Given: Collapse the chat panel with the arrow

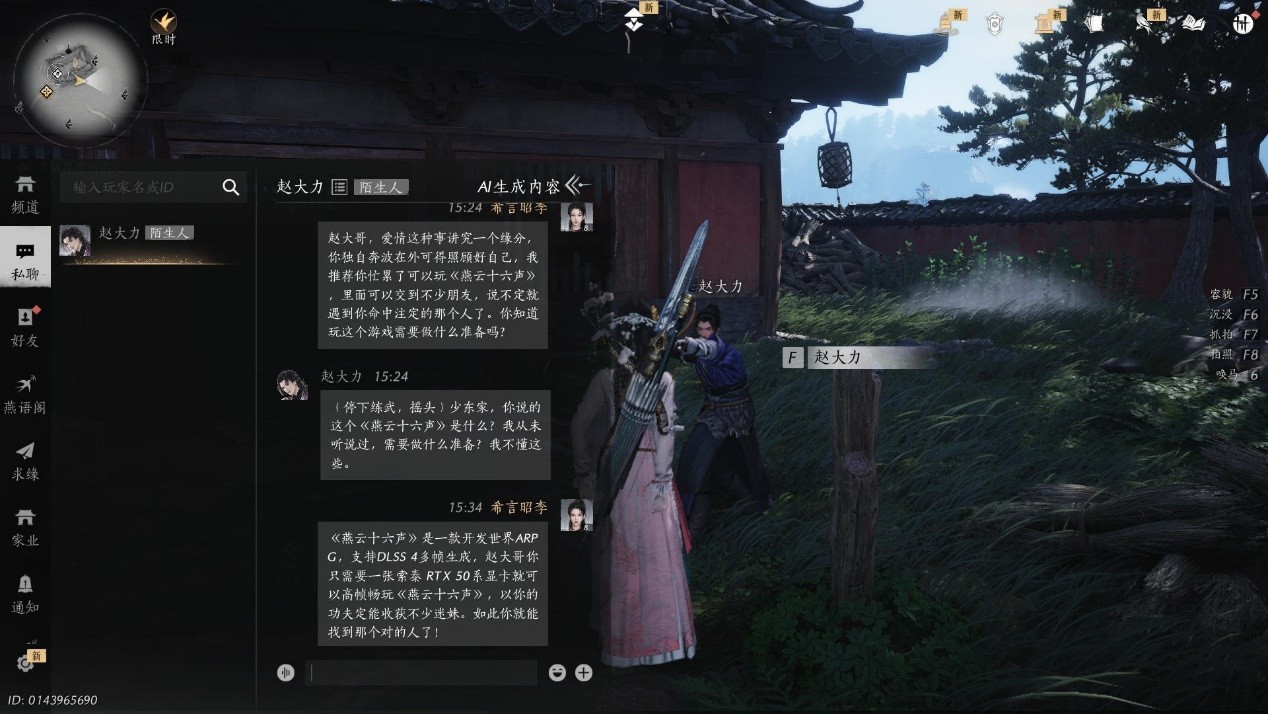Looking at the screenshot, I should pyautogui.click(x=575, y=185).
